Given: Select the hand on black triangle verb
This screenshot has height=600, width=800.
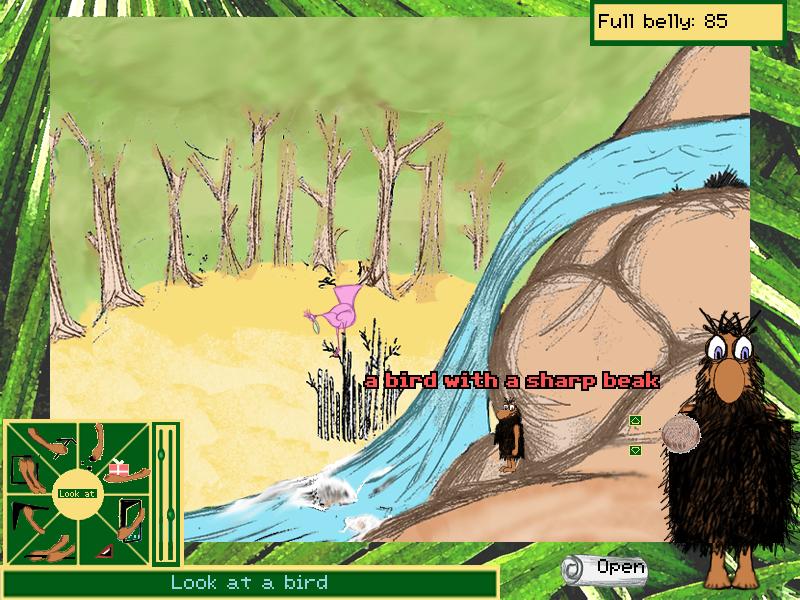Looking at the screenshot, I should (x=28, y=516).
